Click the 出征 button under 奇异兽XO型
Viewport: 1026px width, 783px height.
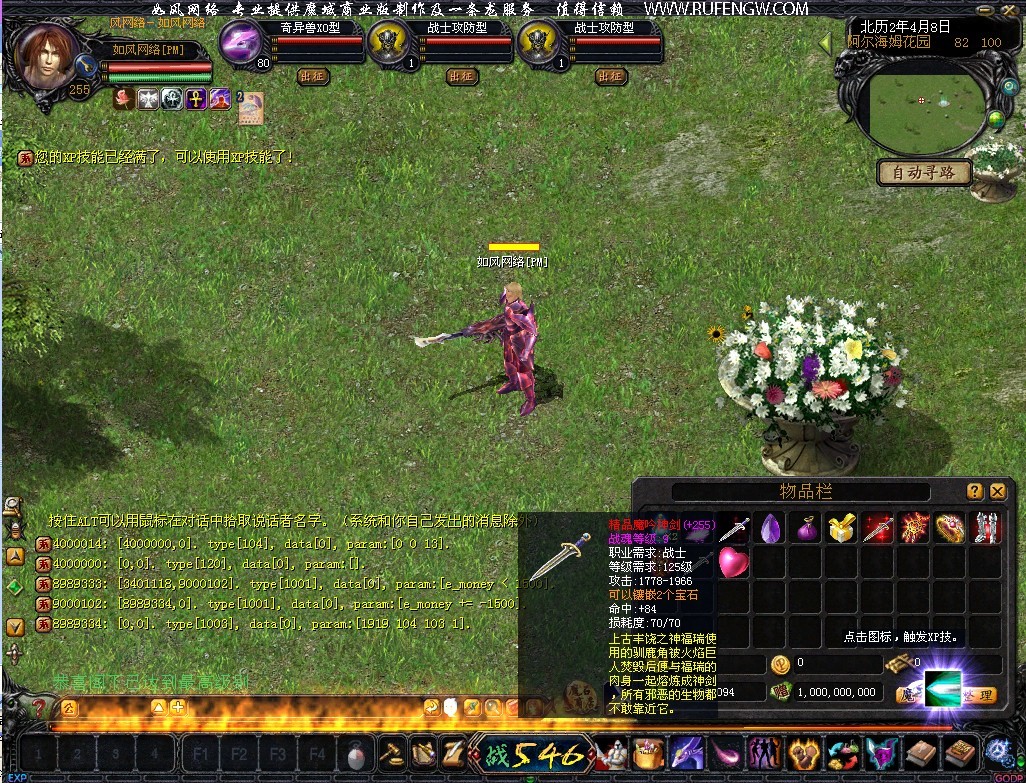click(312, 76)
